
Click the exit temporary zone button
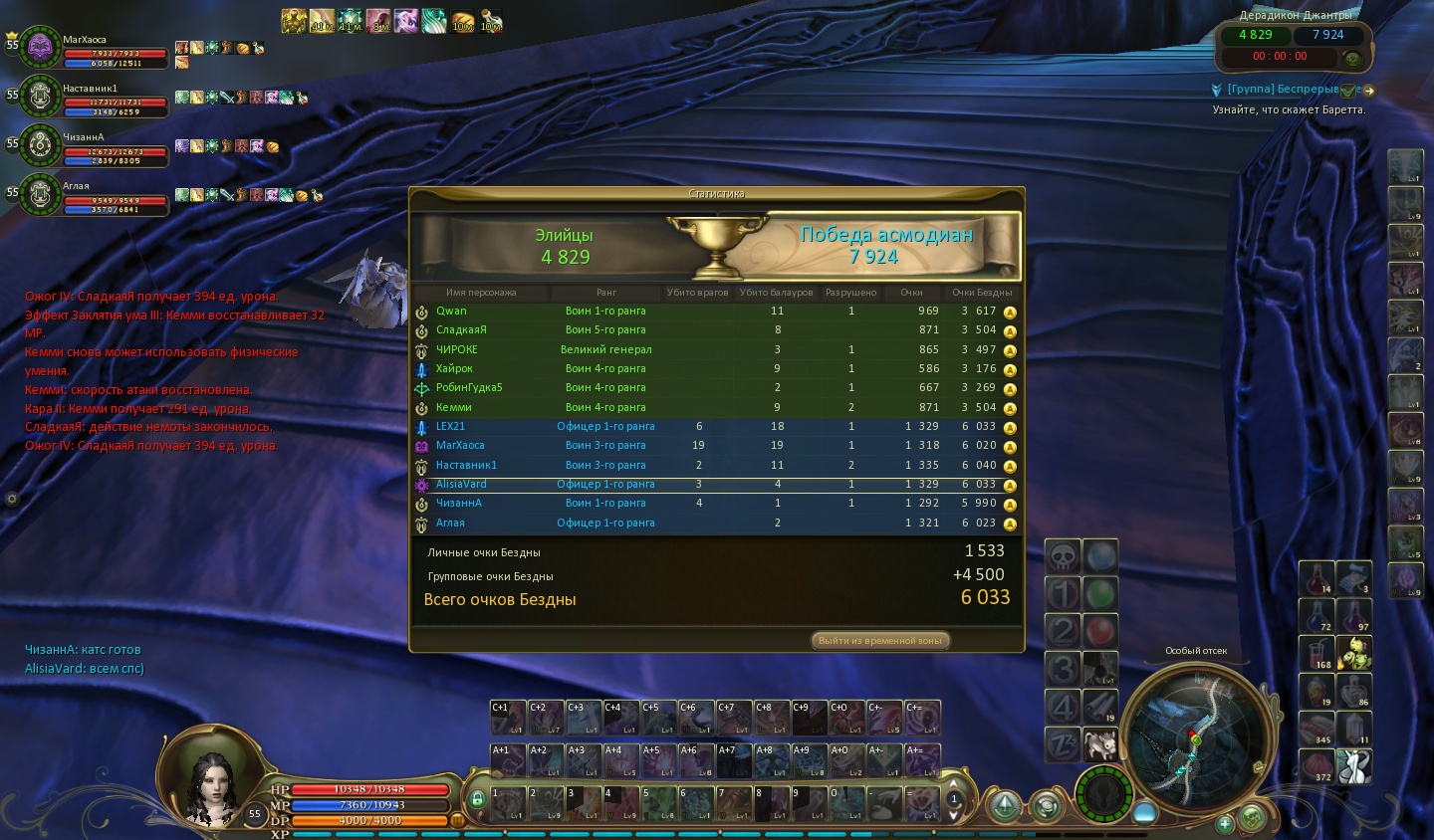[x=880, y=640]
